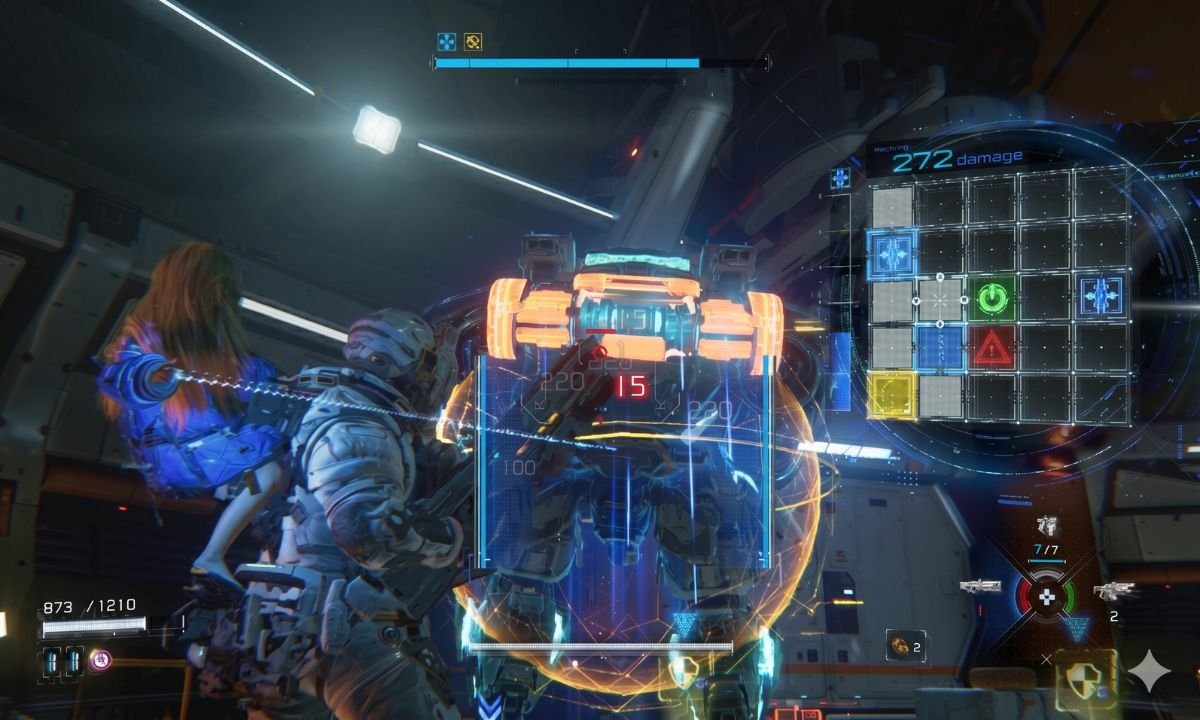
Task: Click the blue node icon above the boss bar
Action: tap(446, 42)
